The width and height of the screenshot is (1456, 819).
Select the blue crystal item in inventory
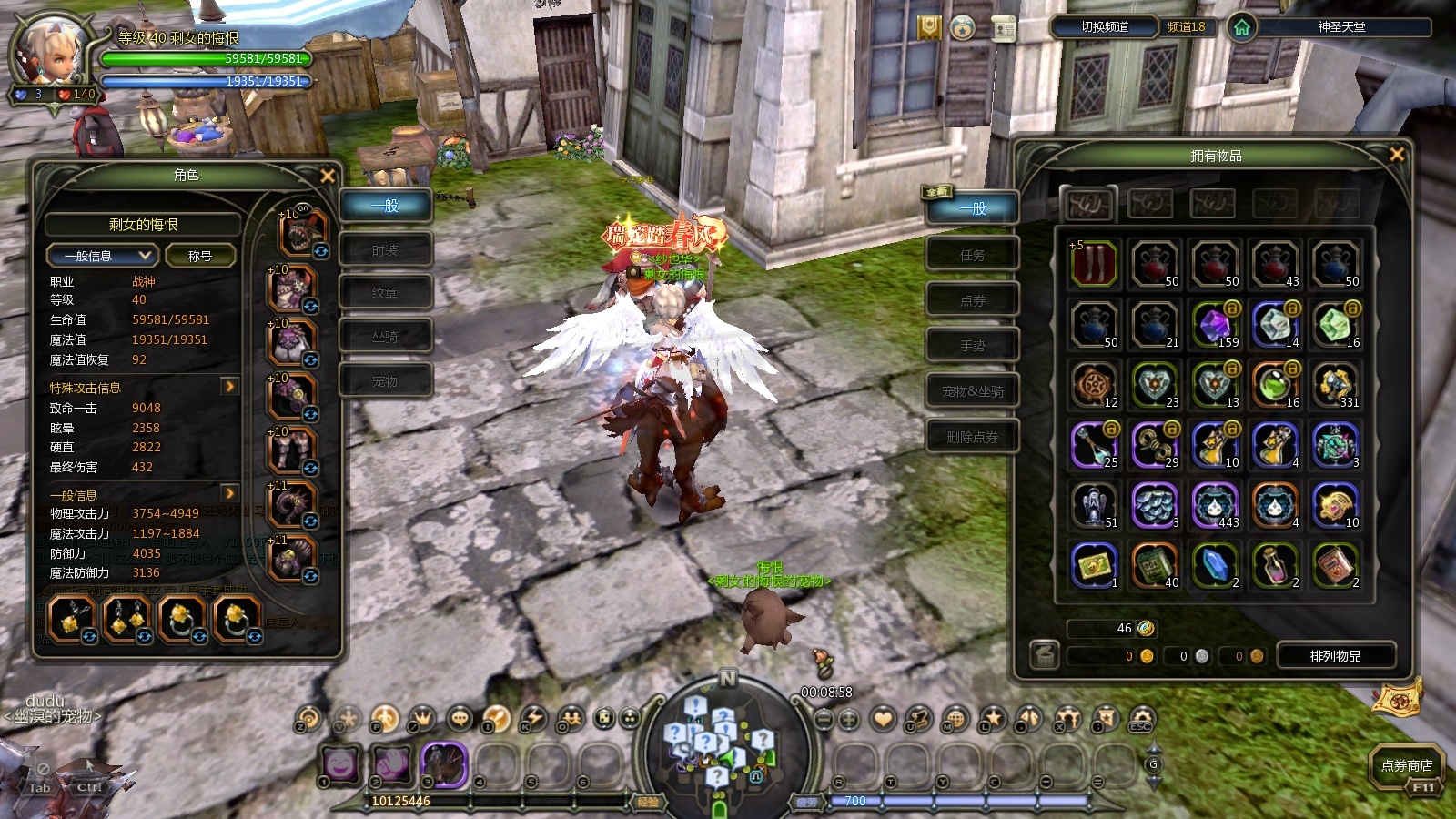click(1215, 565)
